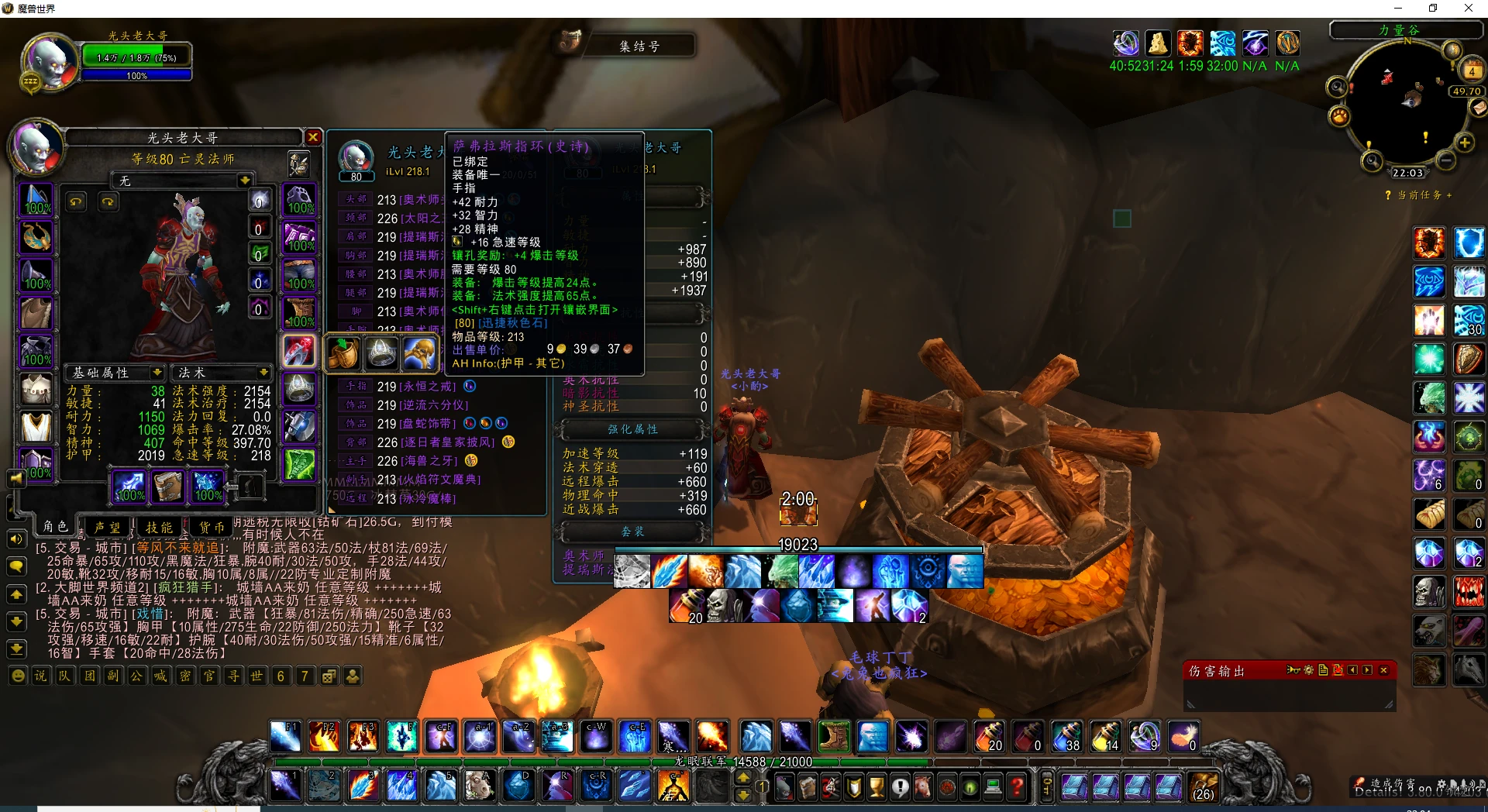Select the 说 say chat channel button
Viewport: 1488px width, 812px height.
40,676
